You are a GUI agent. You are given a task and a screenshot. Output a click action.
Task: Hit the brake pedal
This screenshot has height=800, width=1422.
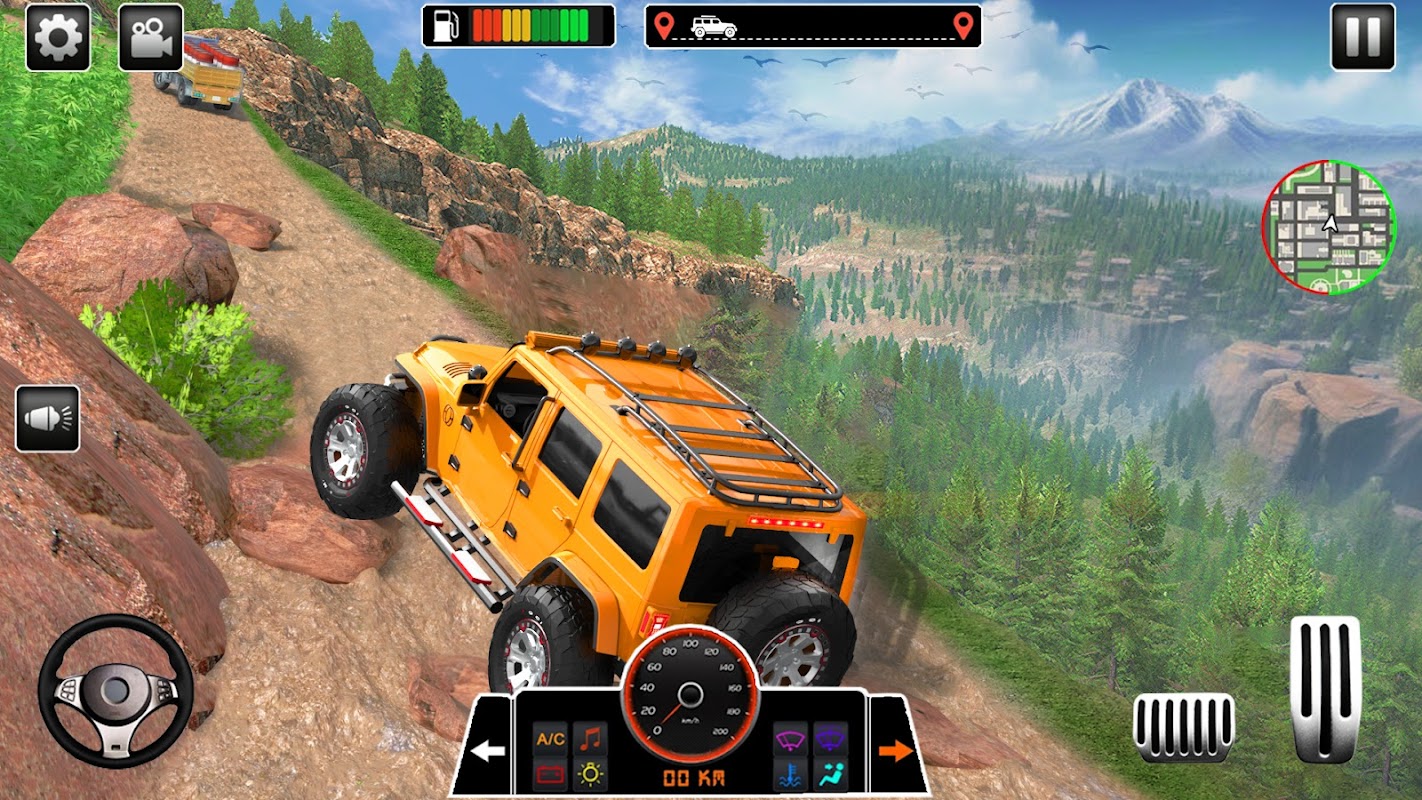[x=1183, y=727]
